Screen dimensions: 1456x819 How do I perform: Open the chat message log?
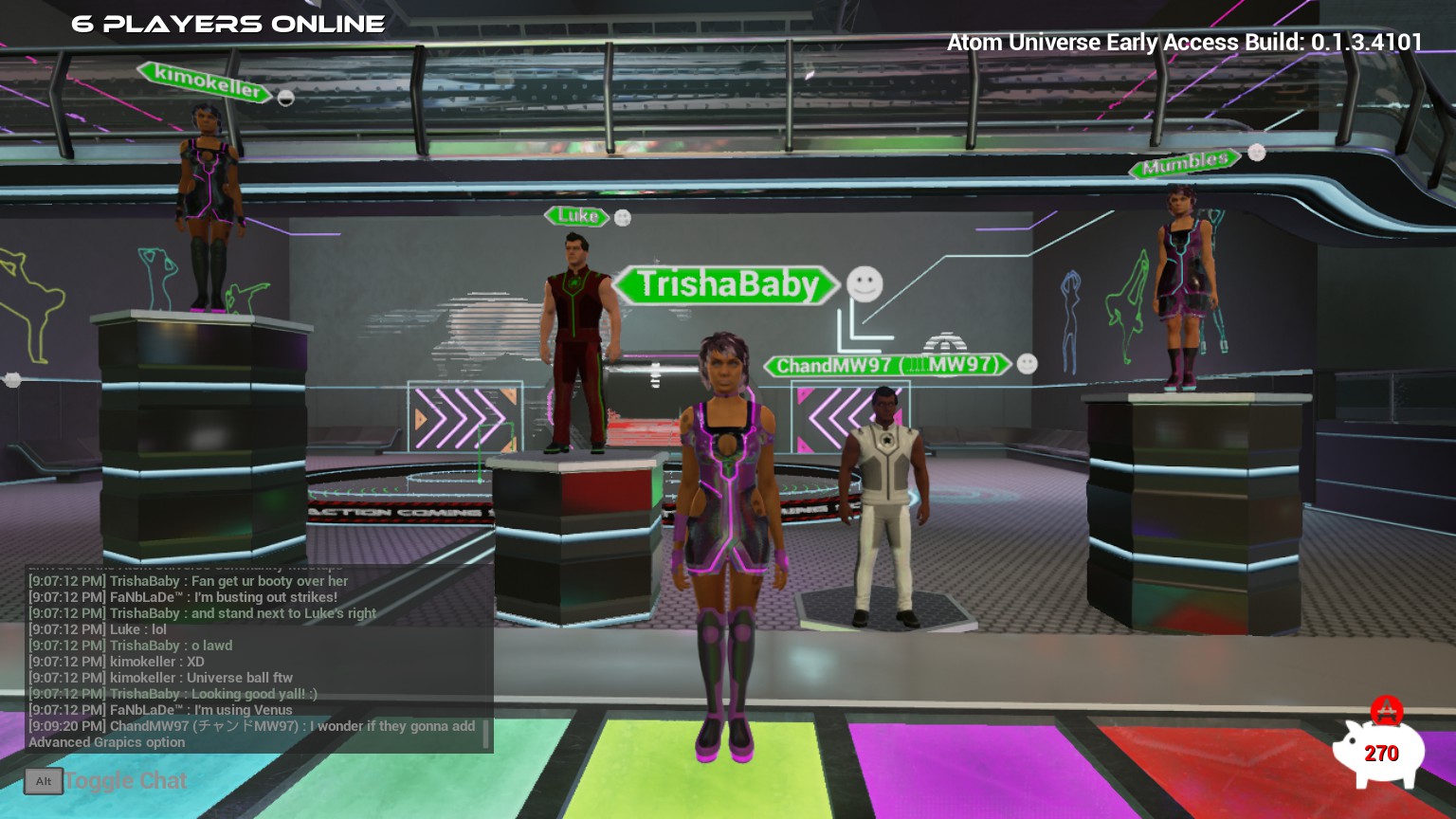[256, 661]
